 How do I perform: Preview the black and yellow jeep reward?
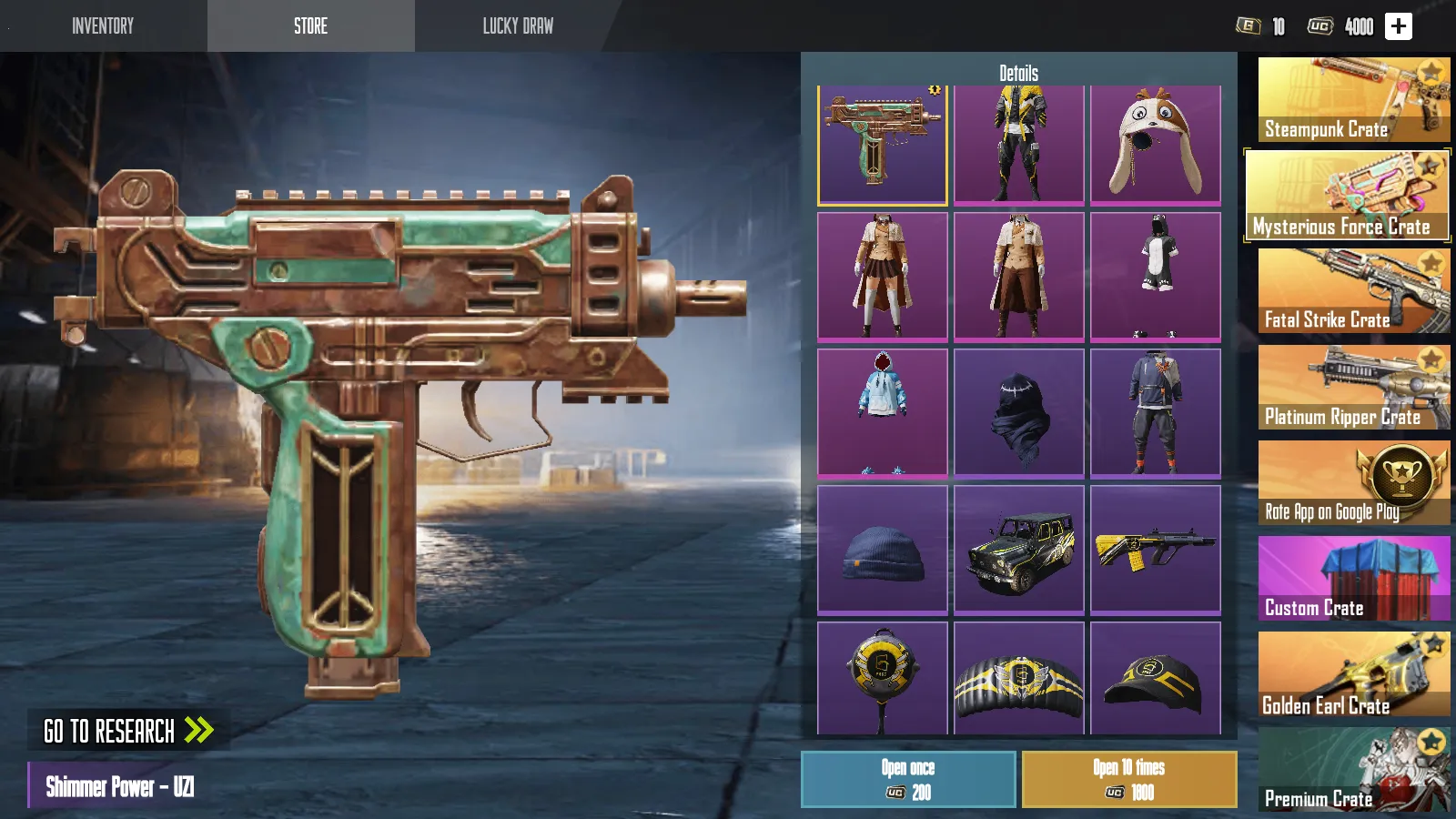tap(1019, 550)
